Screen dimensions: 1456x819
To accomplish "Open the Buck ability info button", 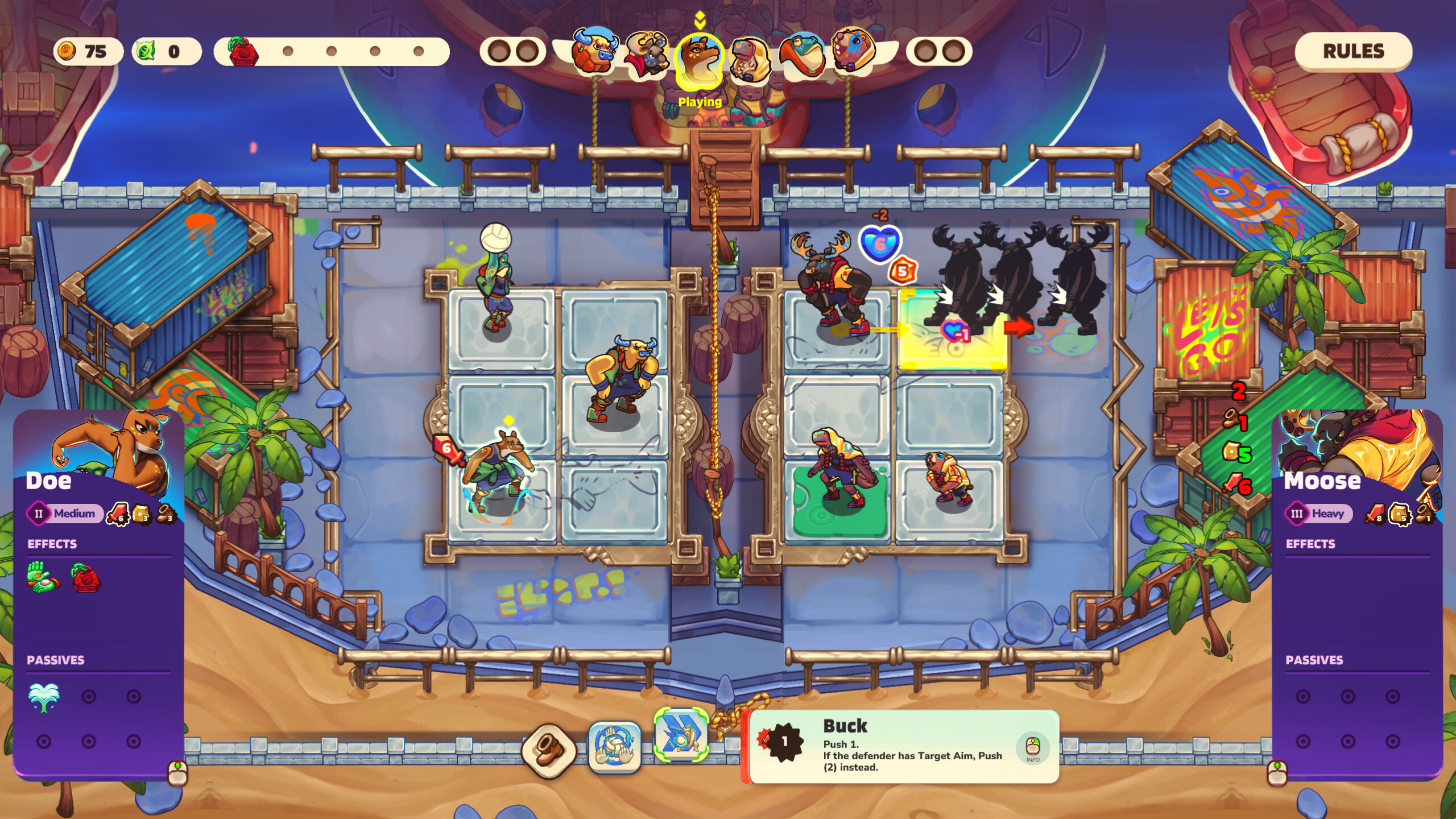I will [x=1032, y=747].
